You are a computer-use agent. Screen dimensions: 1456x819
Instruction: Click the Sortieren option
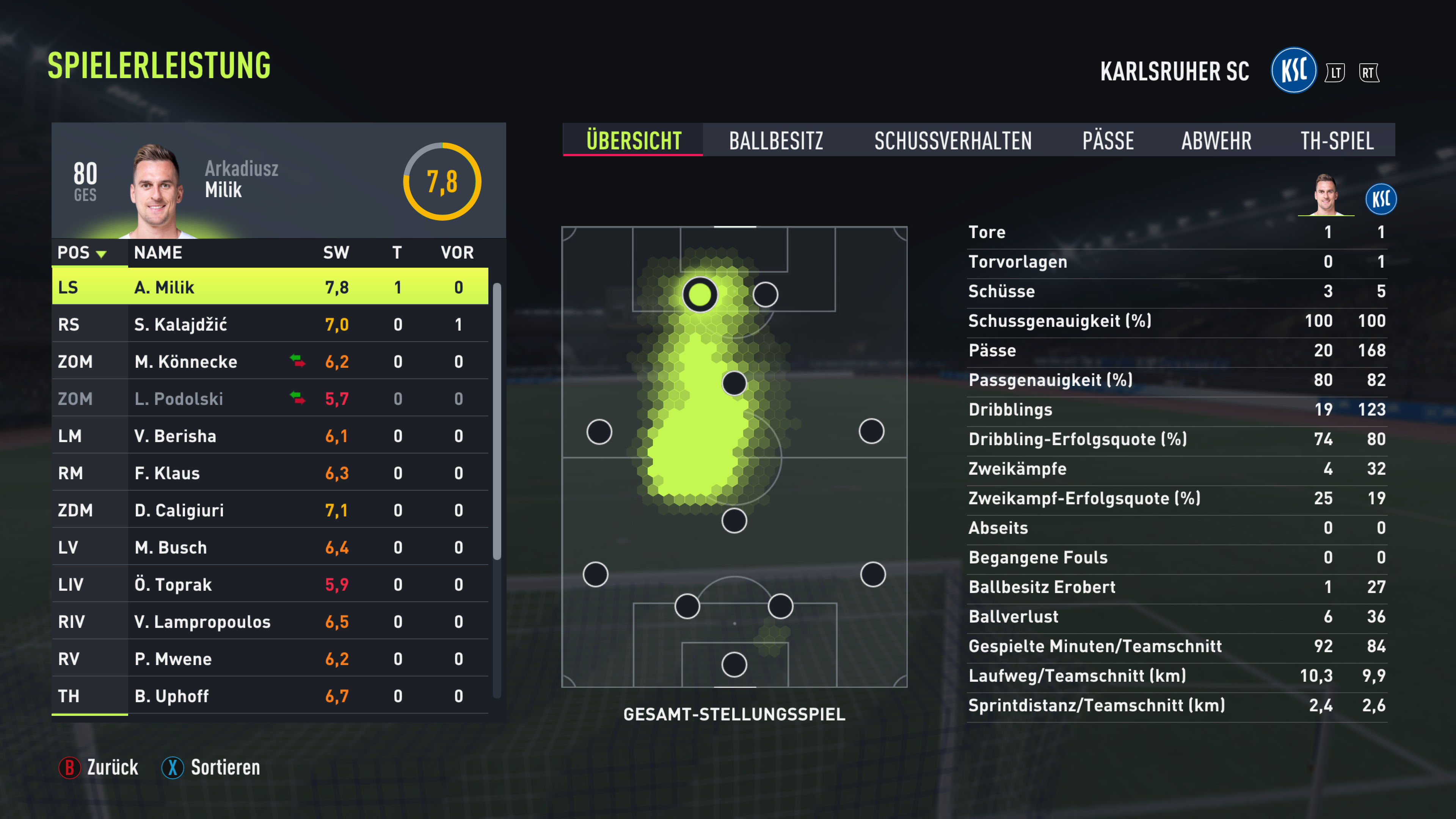[212, 767]
